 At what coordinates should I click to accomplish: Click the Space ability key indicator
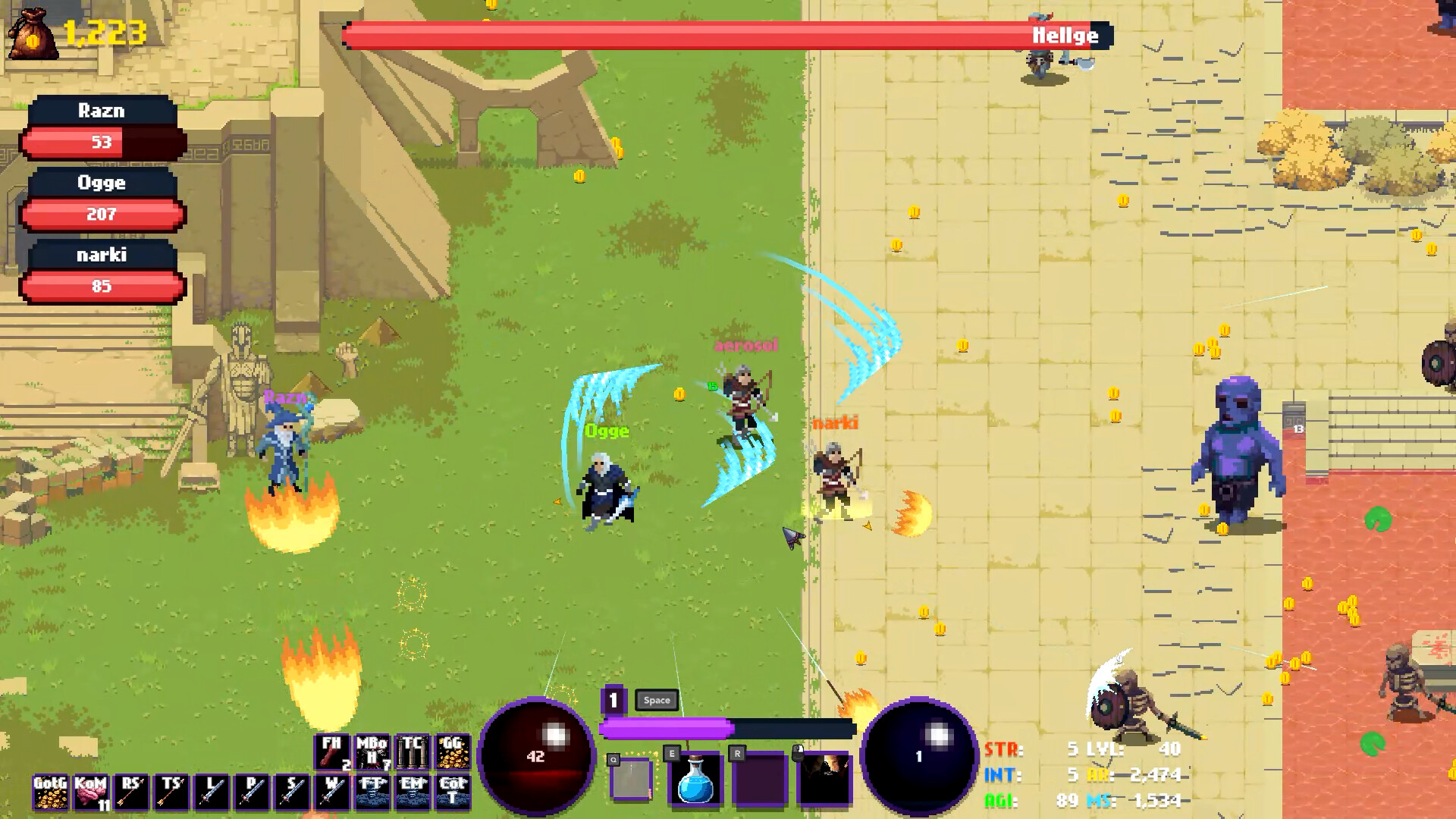pos(657,700)
